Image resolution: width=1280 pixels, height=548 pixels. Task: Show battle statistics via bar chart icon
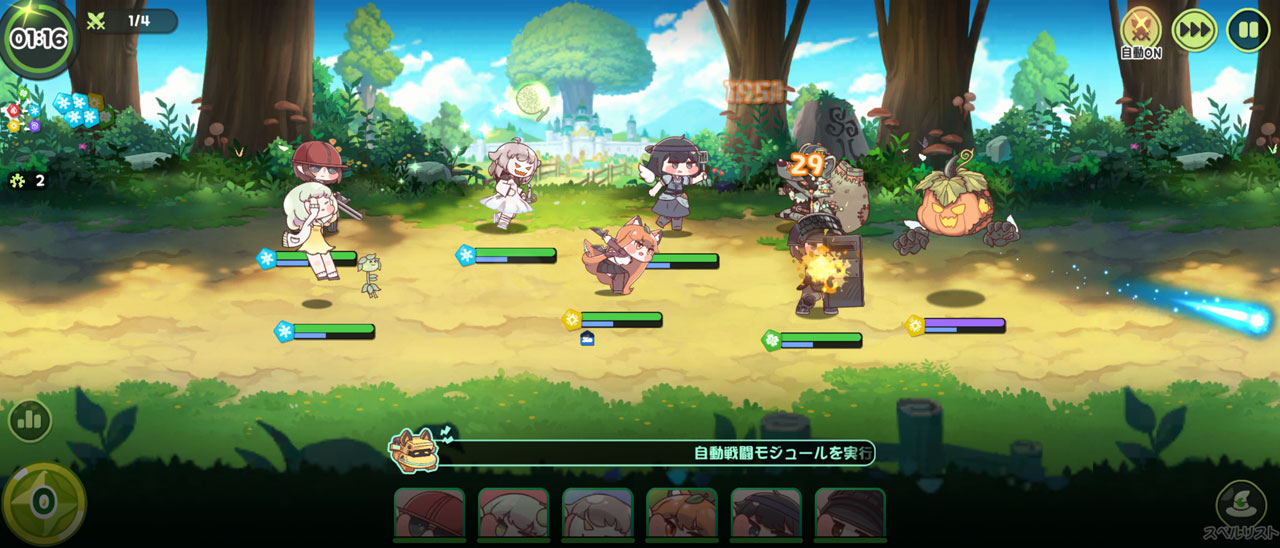pyautogui.click(x=30, y=421)
